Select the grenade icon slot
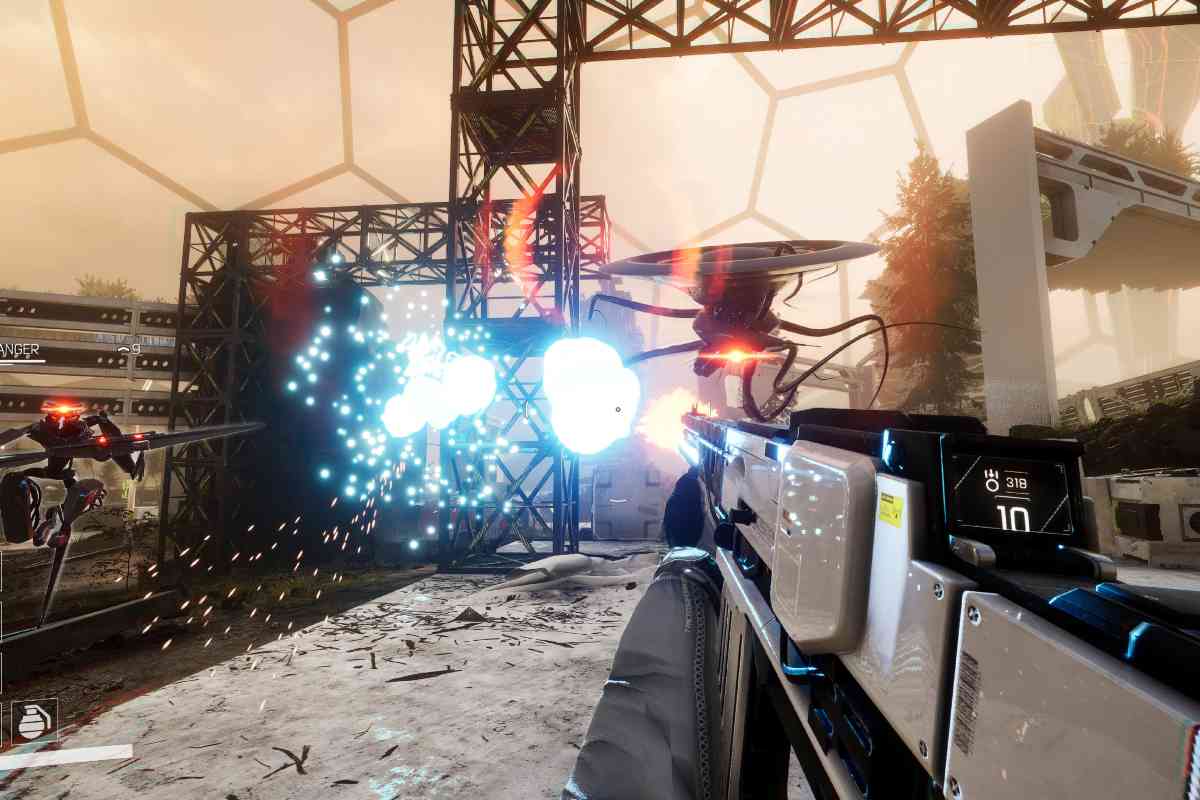This screenshot has width=1200, height=800. pyautogui.click(x=34, y=721)
